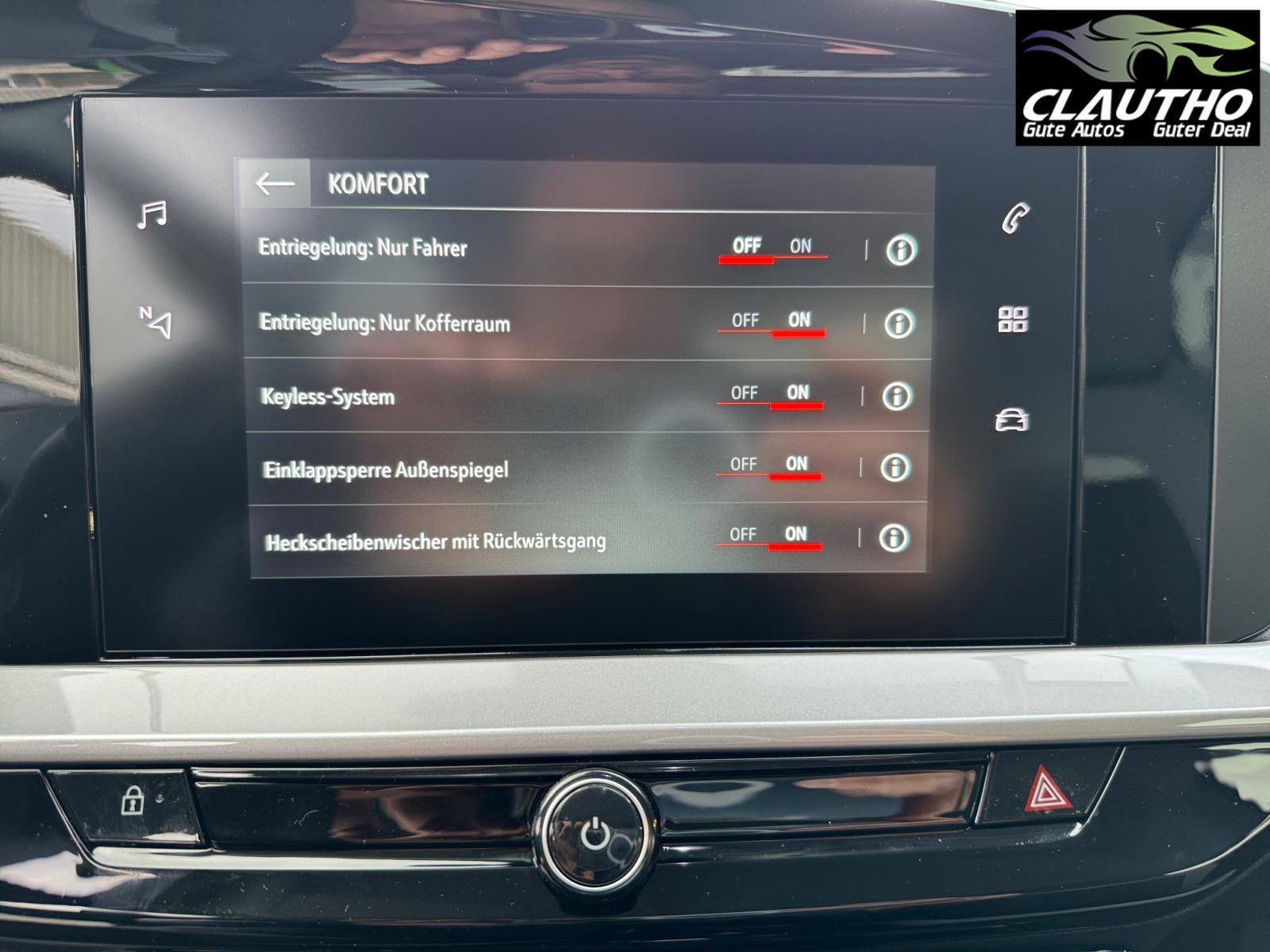
Task: Show info for Entriegelung: Nur Fahrer
Action: (x=900, y=251)
